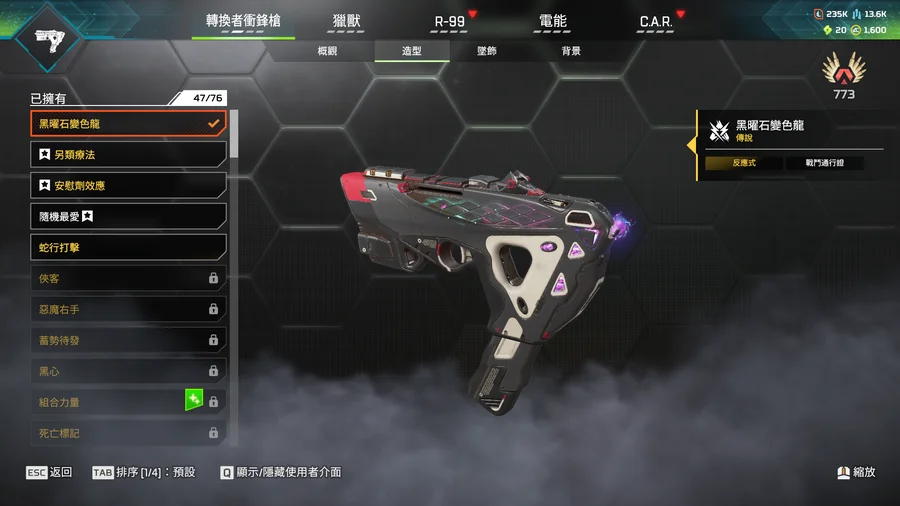Viewport: 900px width, 506px height.
Task: Switch to the 獵獸 weapon tab
Action: [347, 21]
